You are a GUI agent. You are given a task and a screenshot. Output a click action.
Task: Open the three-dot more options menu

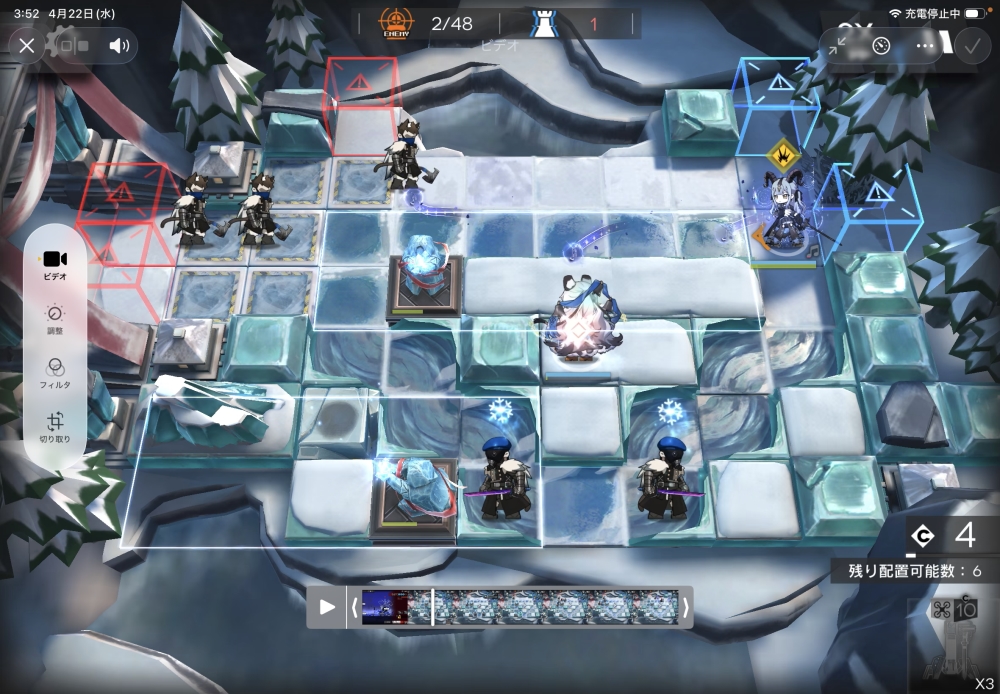coord(925,45)
